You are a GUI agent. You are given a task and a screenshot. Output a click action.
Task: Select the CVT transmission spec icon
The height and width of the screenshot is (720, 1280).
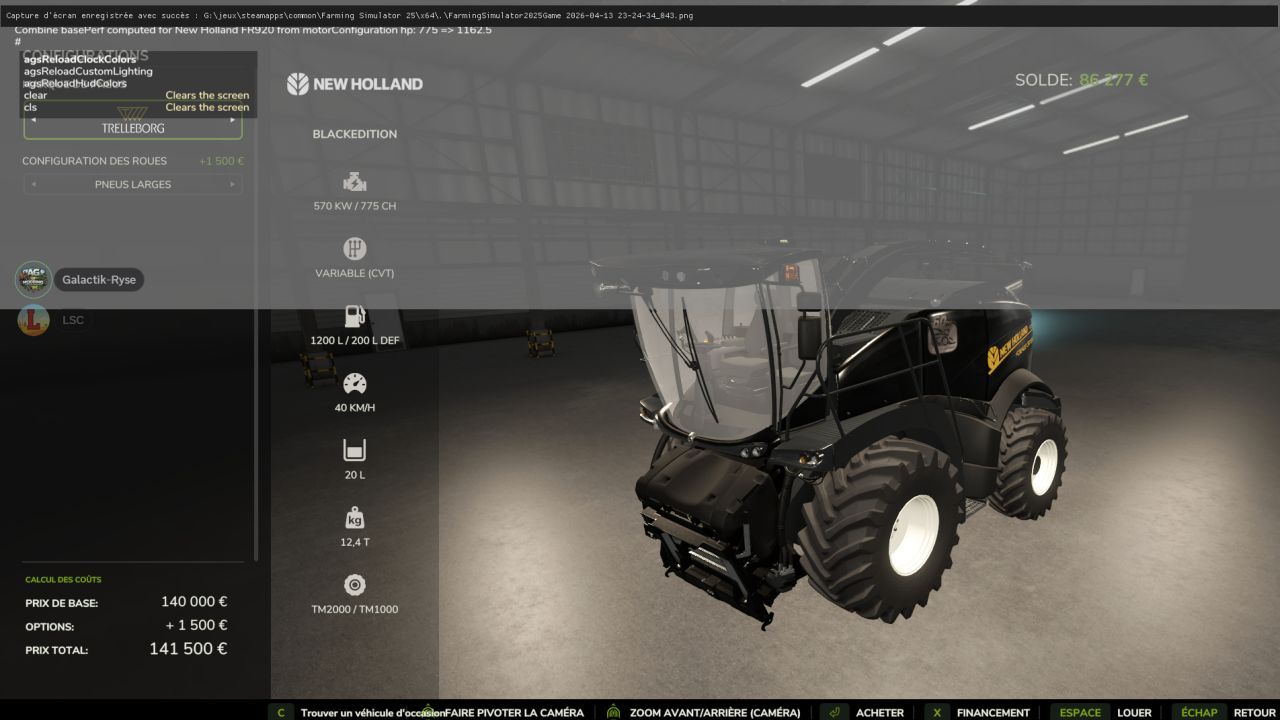[354, 249]
